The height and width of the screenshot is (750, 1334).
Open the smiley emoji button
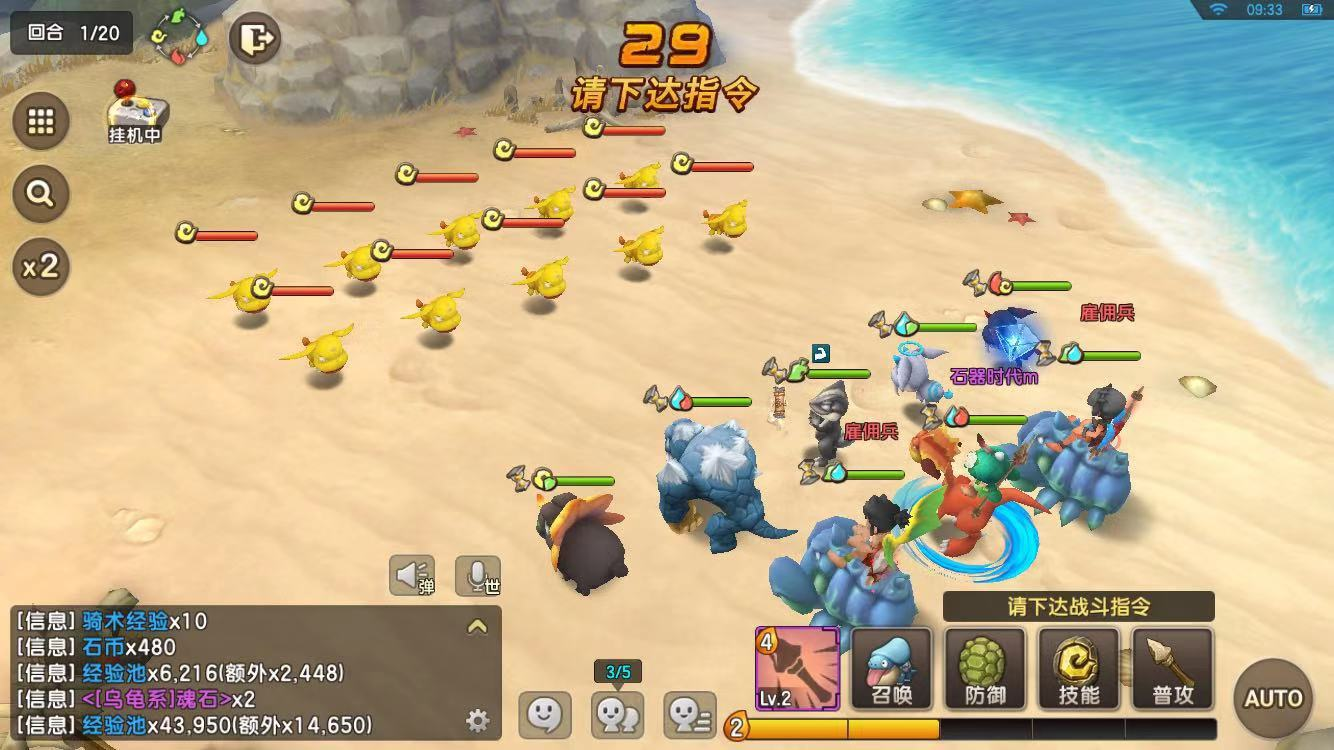545,714
